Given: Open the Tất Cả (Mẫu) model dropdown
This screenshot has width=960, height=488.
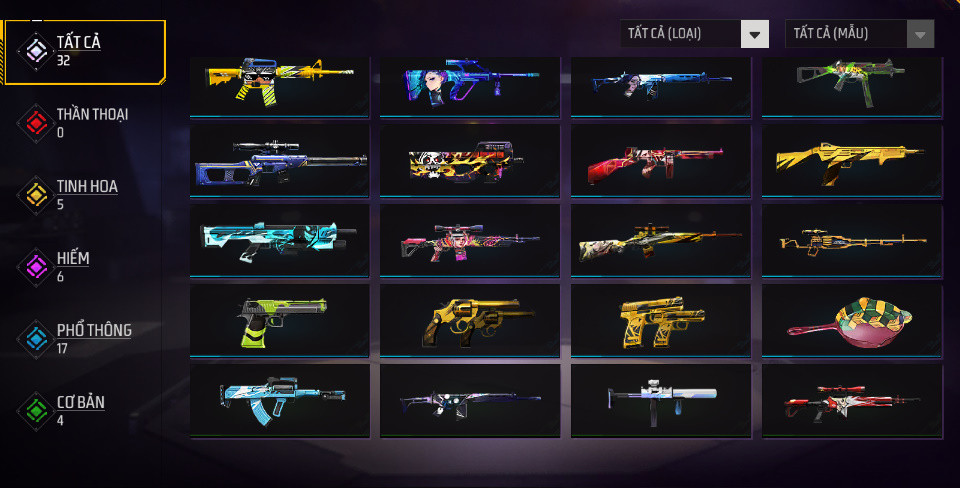Looking at the screenshot, I should pos(860,34).
